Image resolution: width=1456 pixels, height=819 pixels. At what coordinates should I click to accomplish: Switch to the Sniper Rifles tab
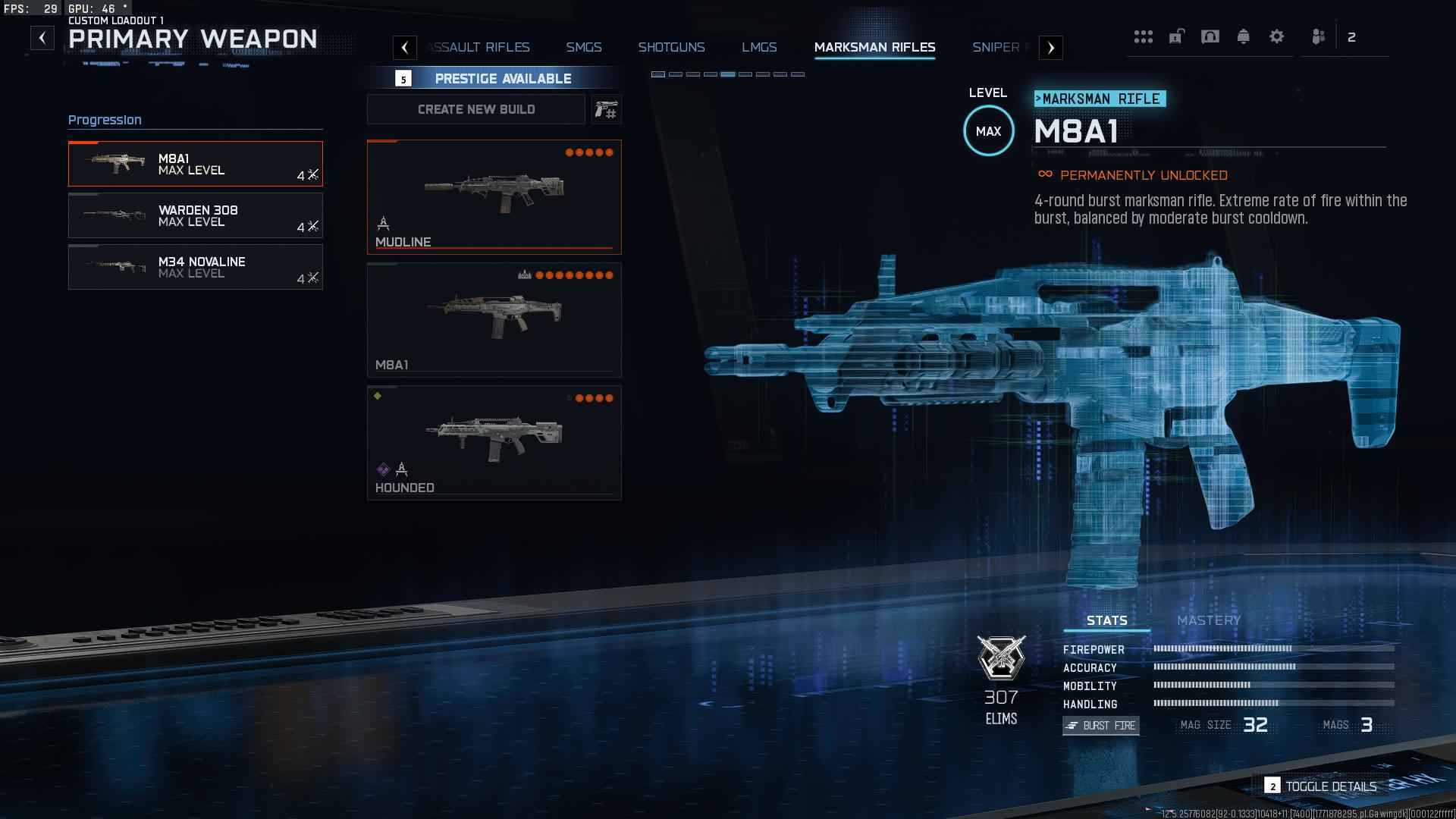[x=996, y=47]
